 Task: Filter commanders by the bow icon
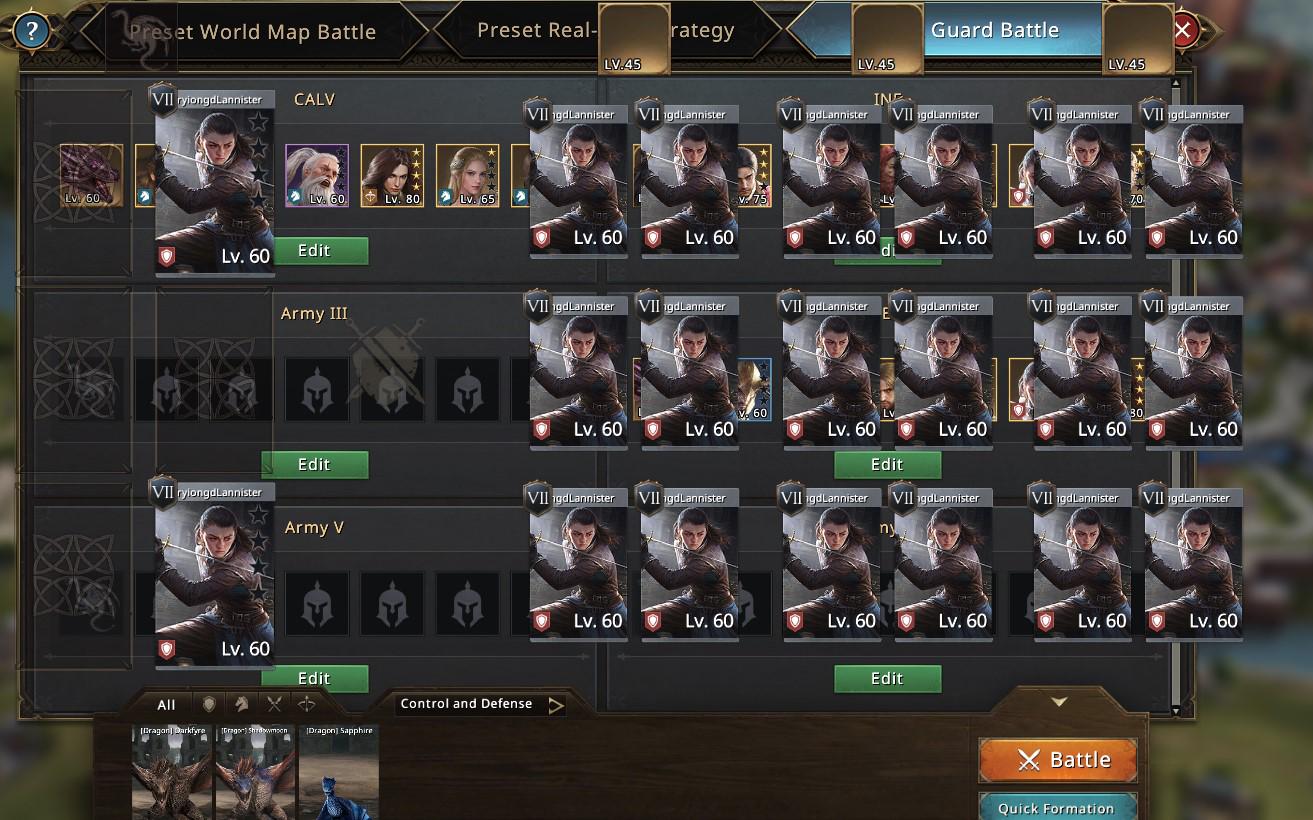coord(306,705)
